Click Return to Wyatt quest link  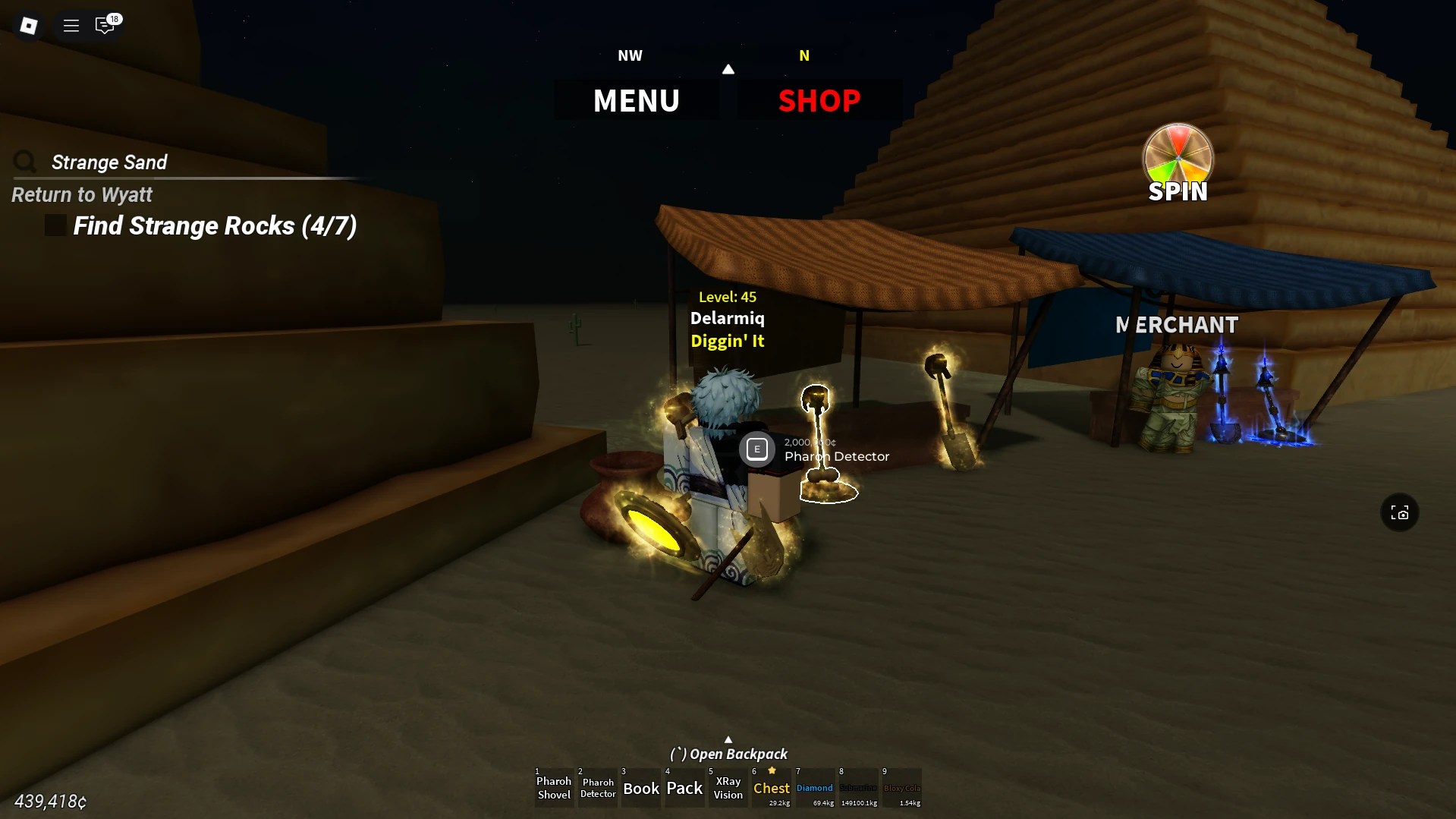[x=81, y=194]
